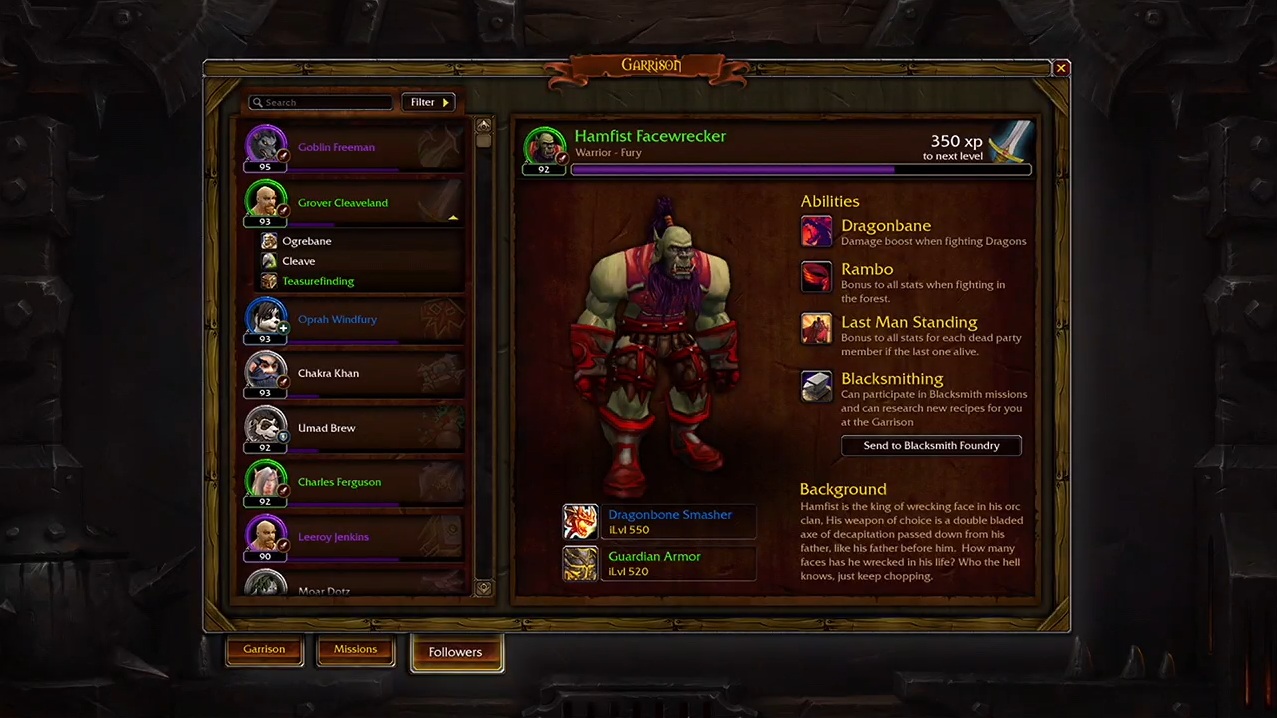
Task: Select the Last Man Standing icon
Action: click(816, 329)
